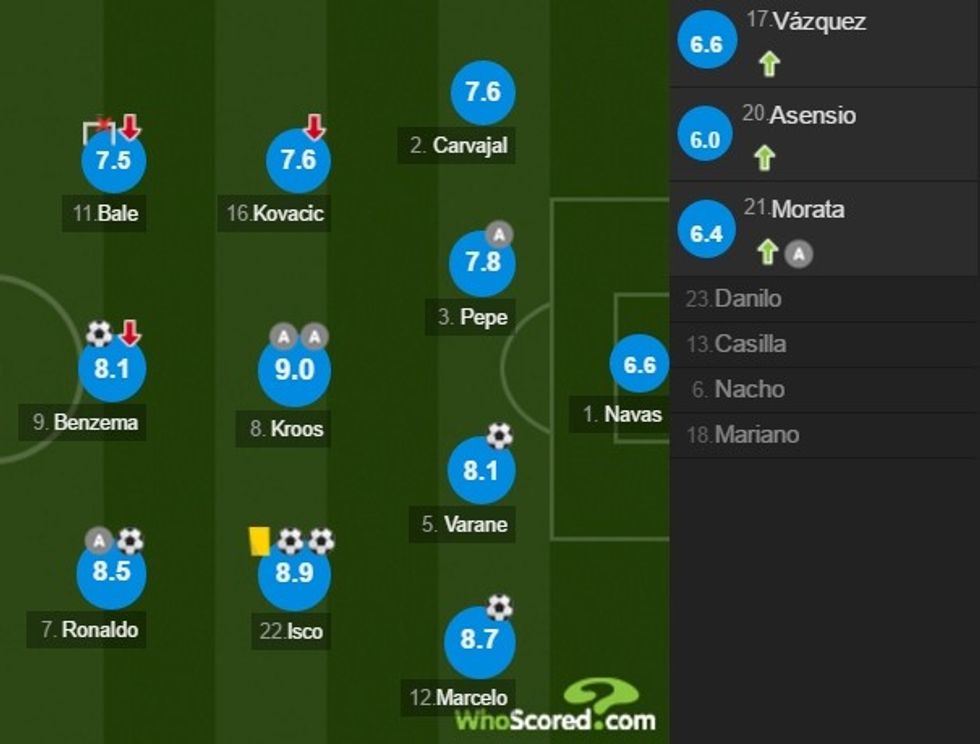Screen dimensions: 980x744
Task: Choose Casilla from the bench list
Action: click(x=824, y=344)
